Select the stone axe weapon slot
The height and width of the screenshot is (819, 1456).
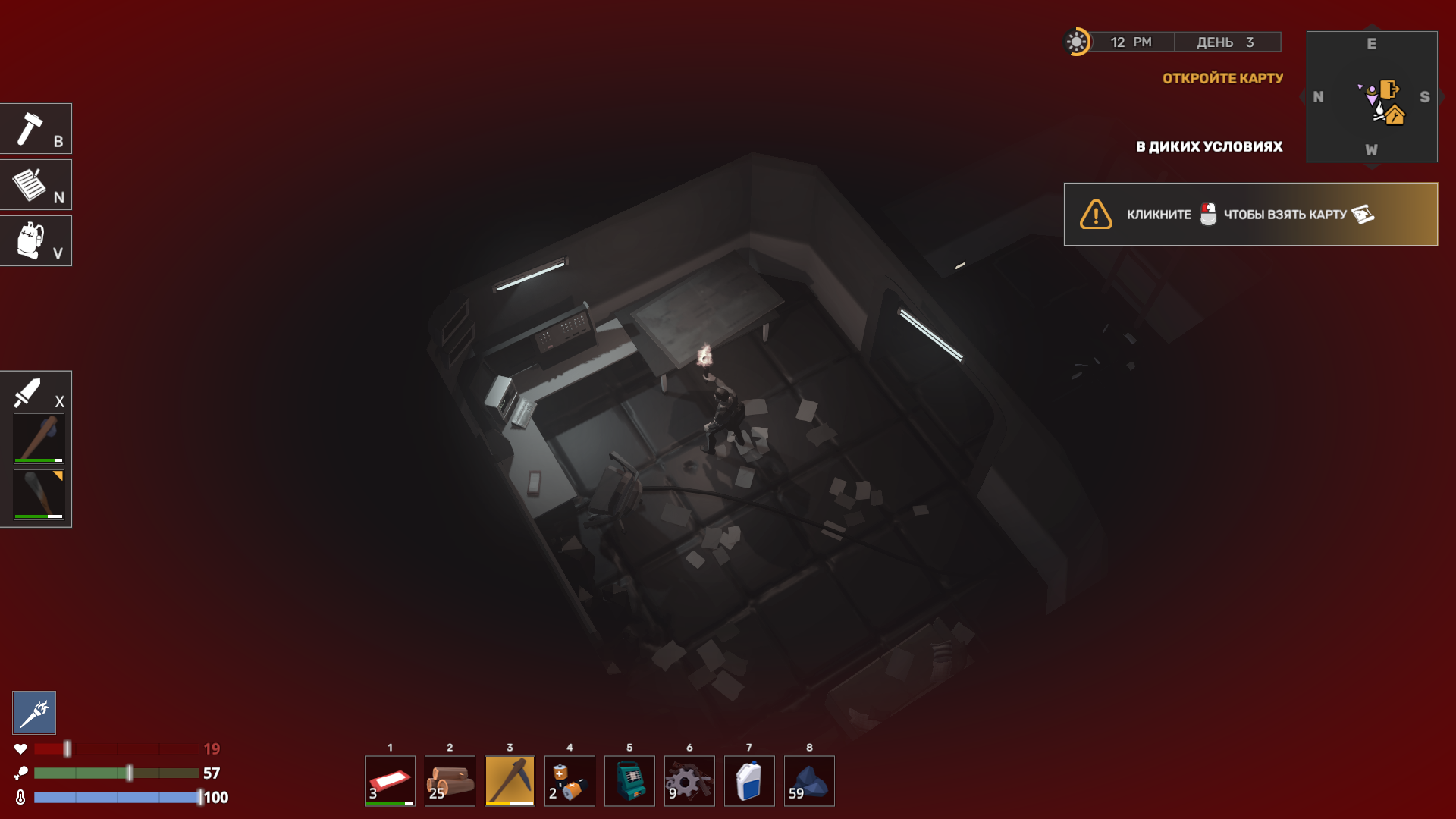point(39,438)
